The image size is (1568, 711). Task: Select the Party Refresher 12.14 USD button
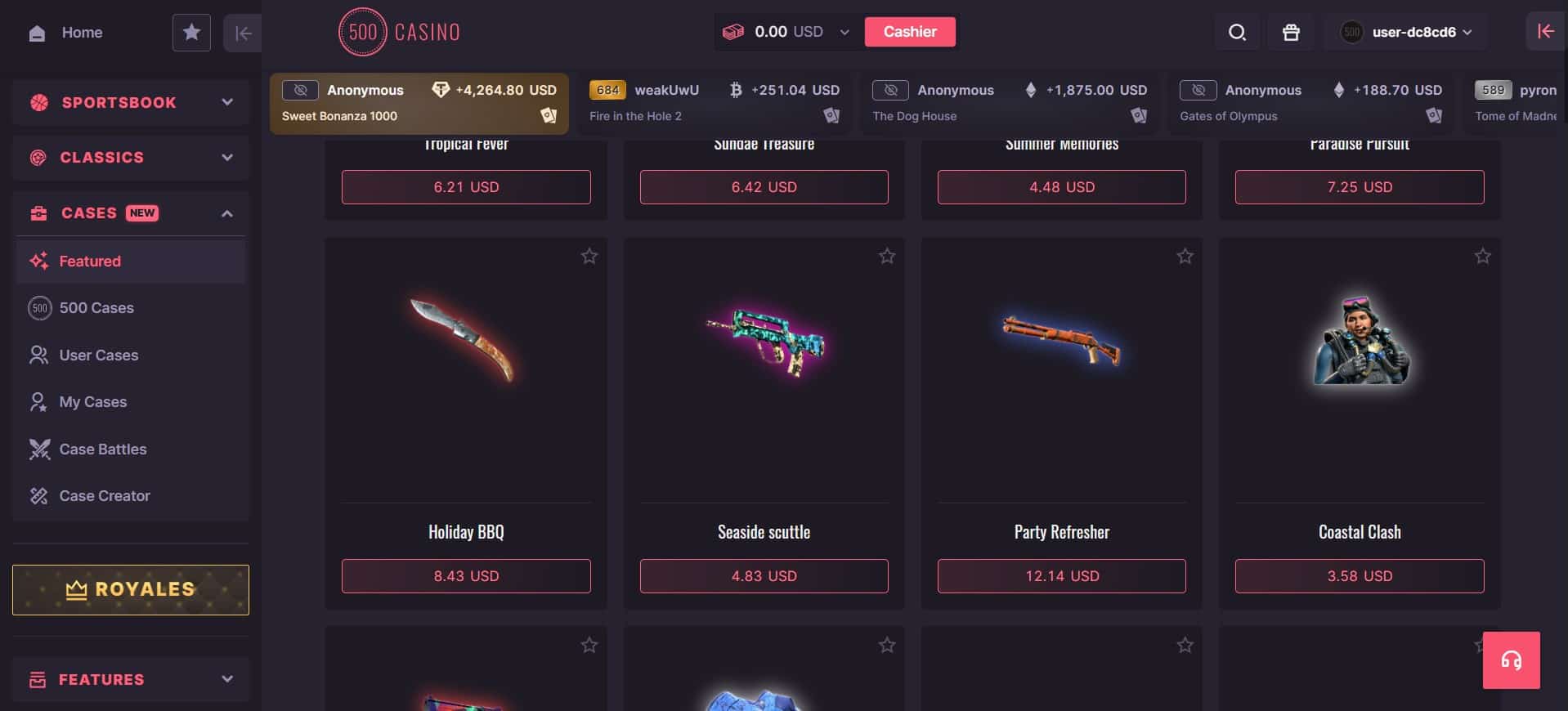[x=1061, y=576]
